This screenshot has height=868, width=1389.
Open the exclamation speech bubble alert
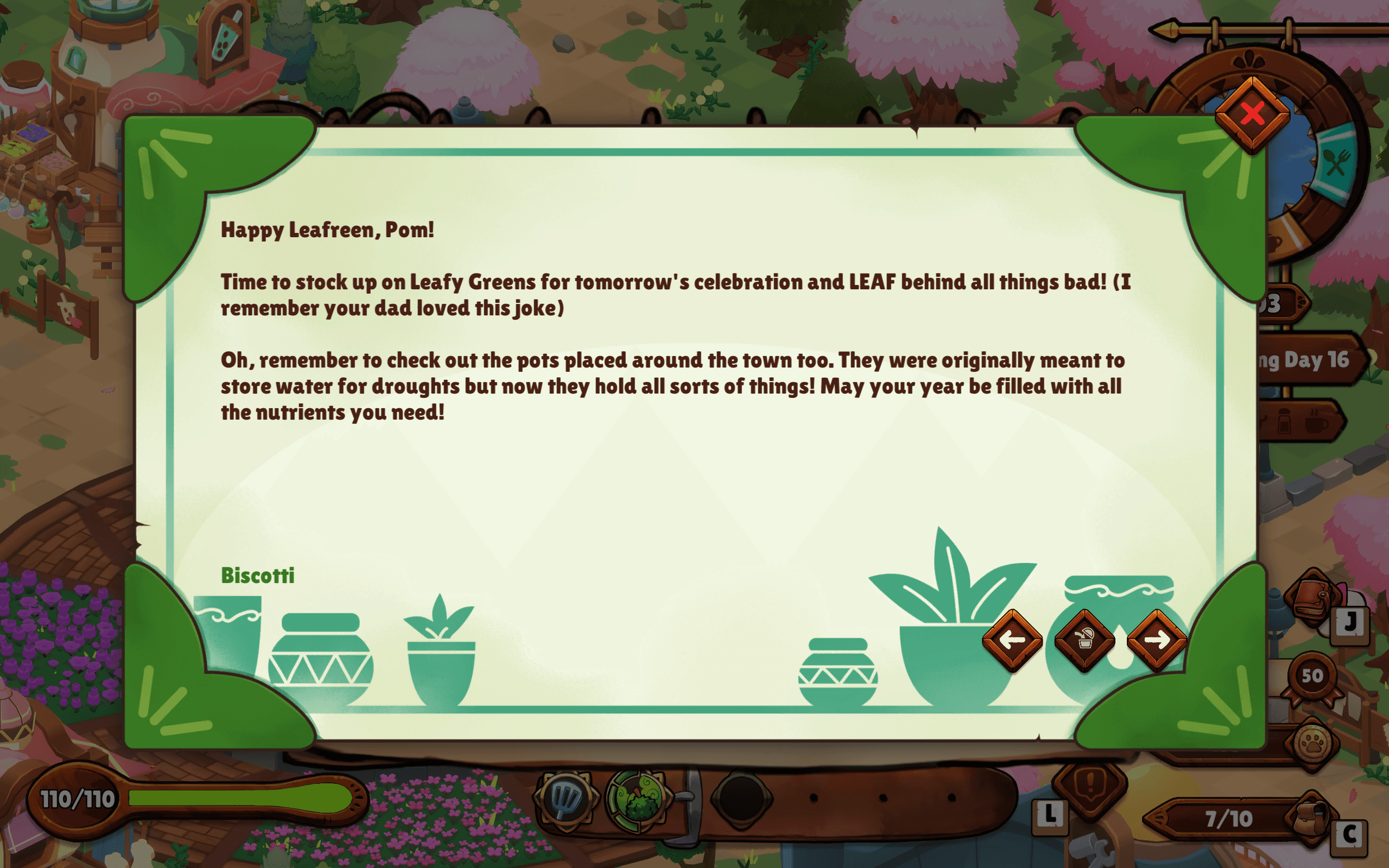pos(1090,785)
